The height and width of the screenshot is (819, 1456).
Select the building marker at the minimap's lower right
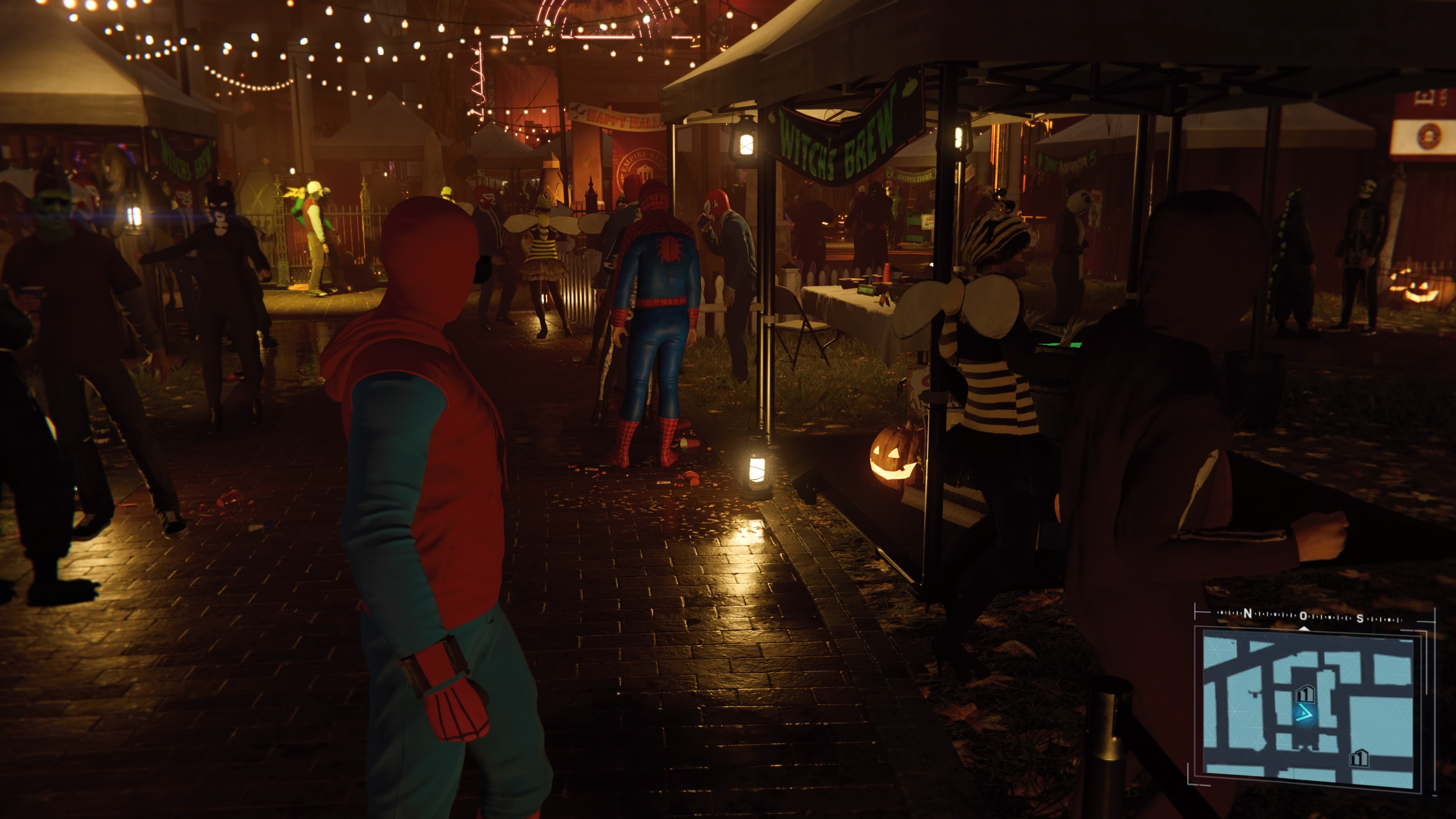[1359, 758]
